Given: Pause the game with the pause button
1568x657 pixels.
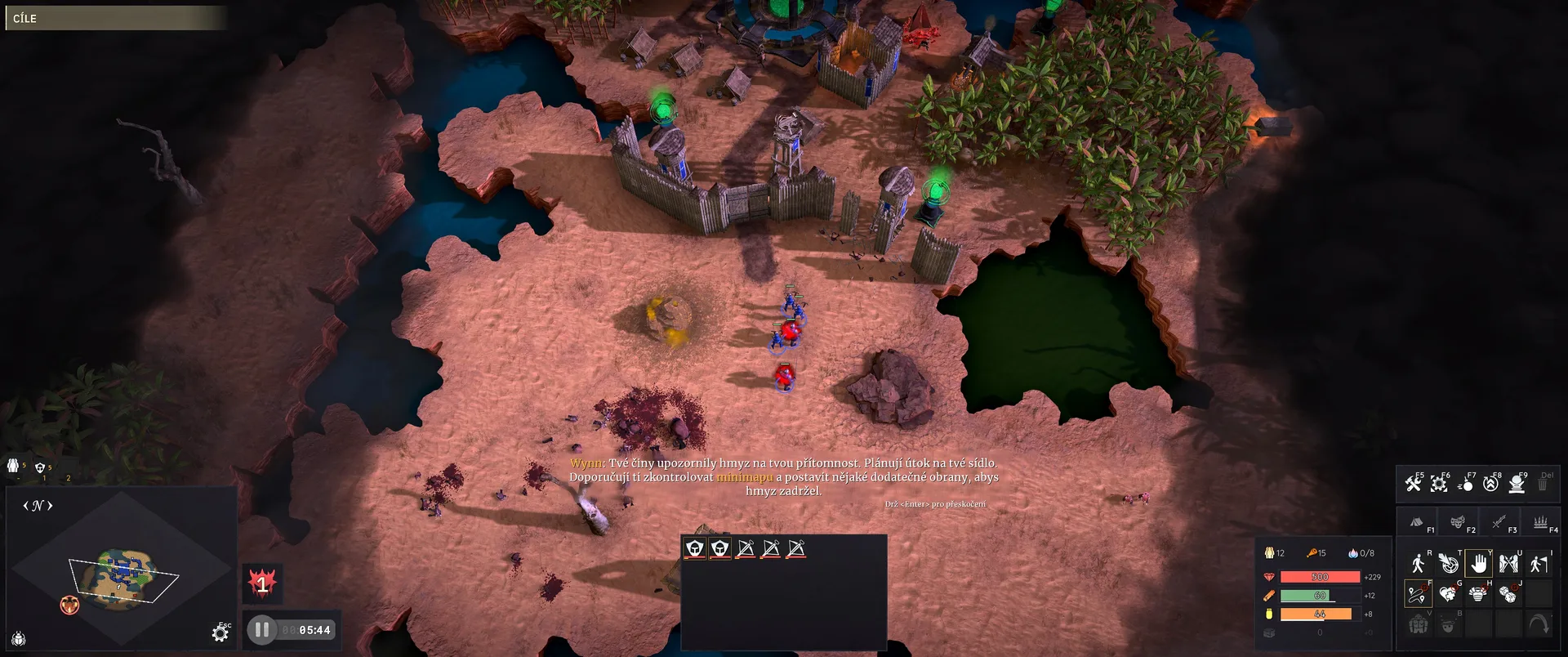Looking at the screenshot, I should pos(261,630).
